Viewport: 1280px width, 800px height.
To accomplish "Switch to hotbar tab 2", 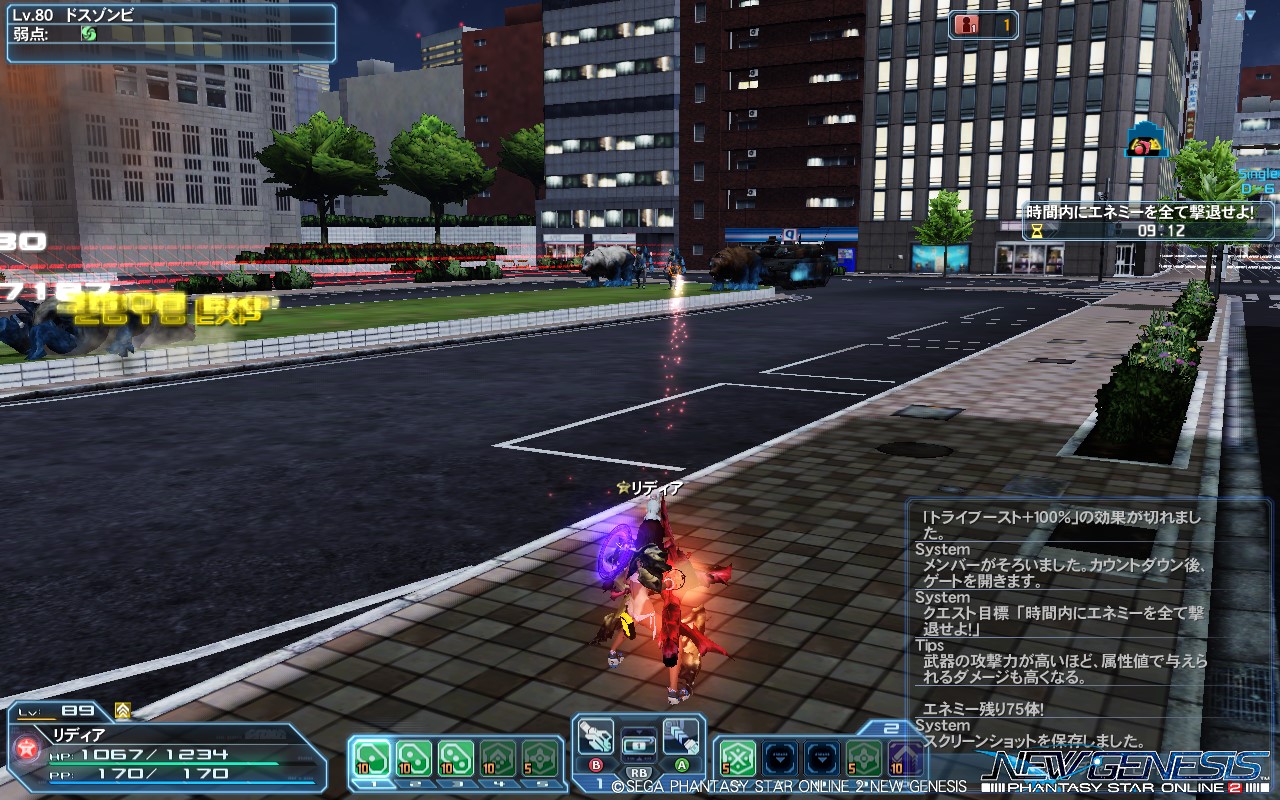I will (x=890, y=726).
